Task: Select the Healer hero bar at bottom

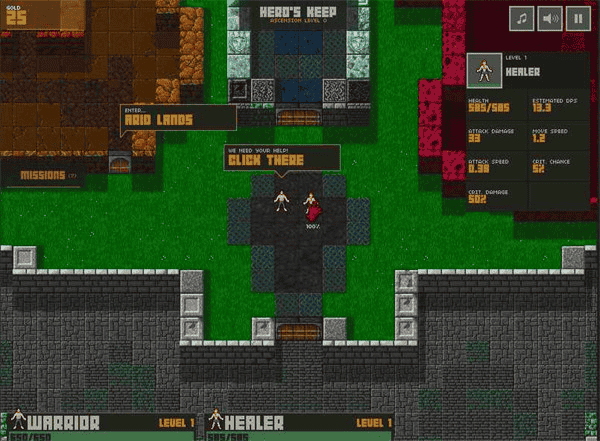Action: pyautogui.click(x=298, y=426)
